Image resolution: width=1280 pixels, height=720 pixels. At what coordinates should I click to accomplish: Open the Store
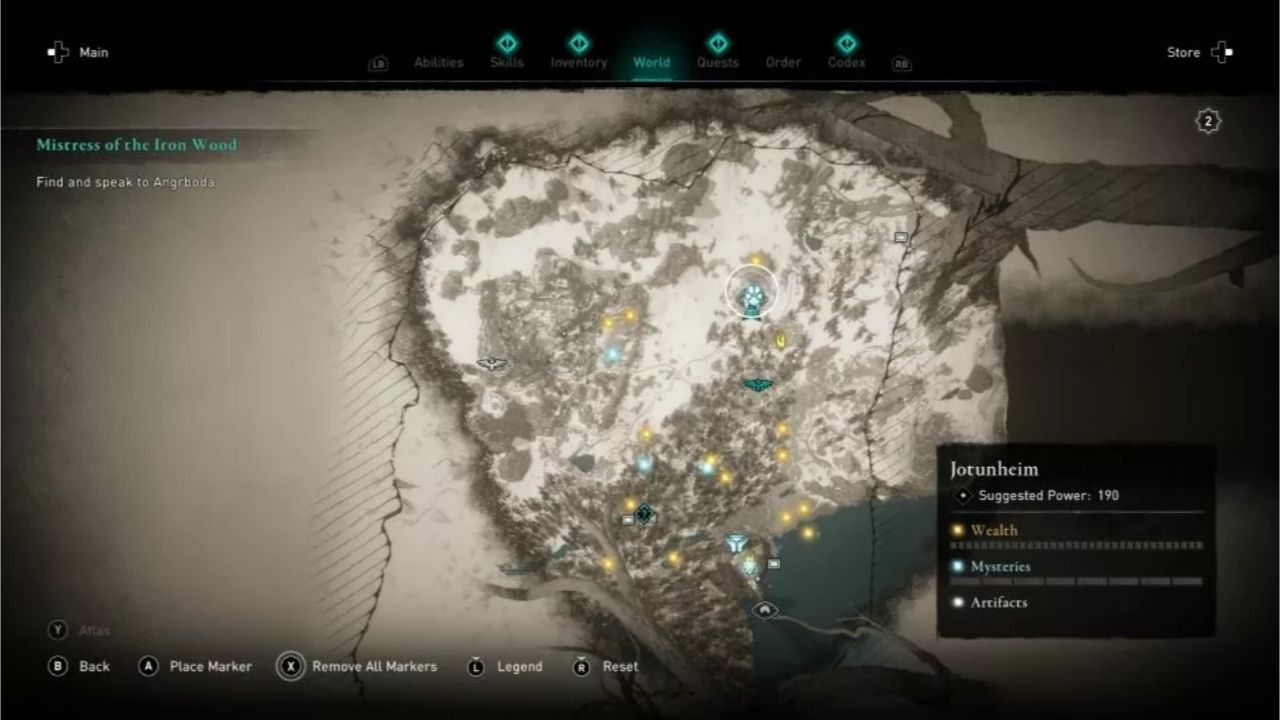pos(1184,52)
